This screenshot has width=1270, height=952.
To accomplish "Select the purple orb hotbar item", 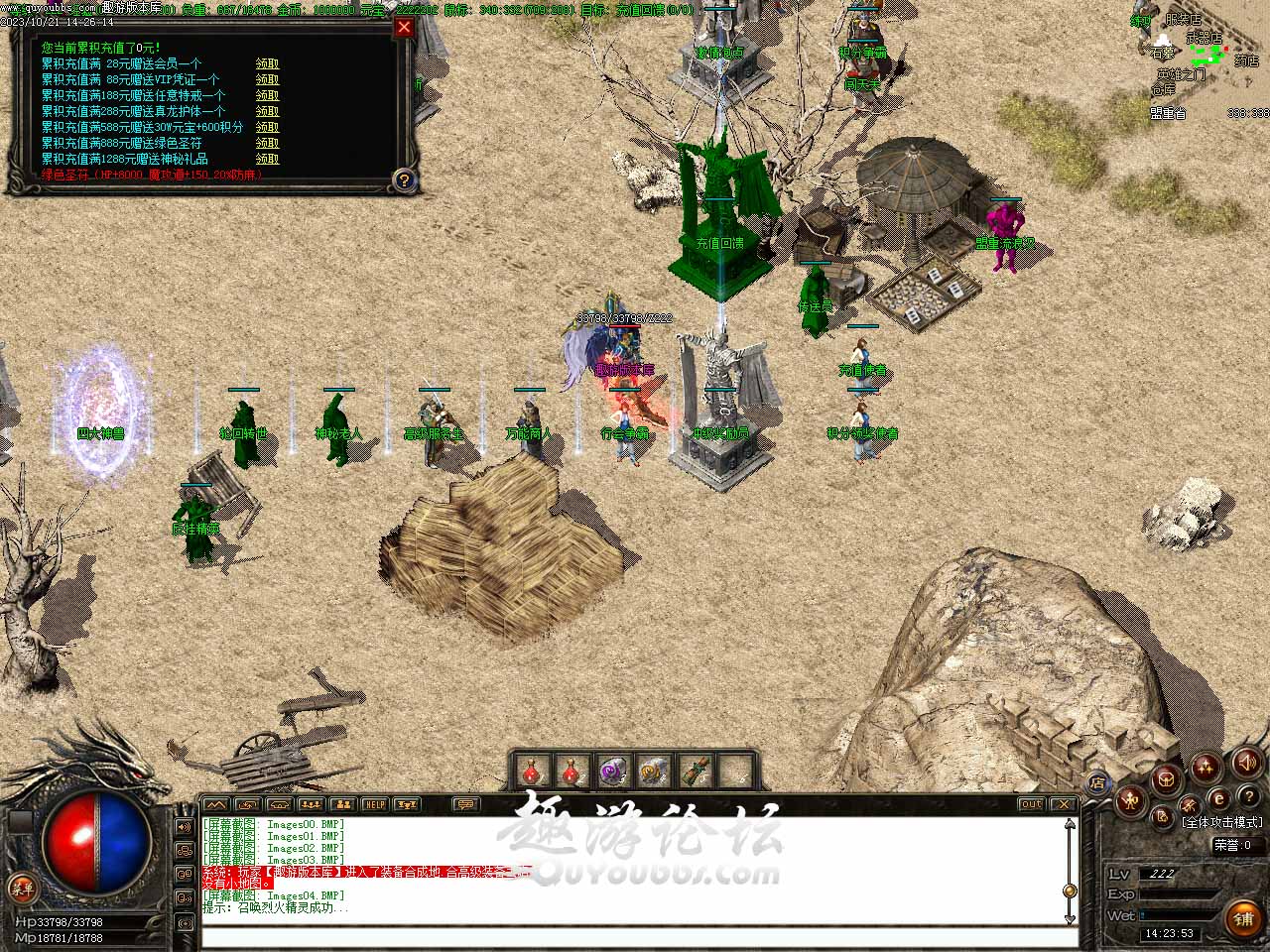I will point(611,771).
